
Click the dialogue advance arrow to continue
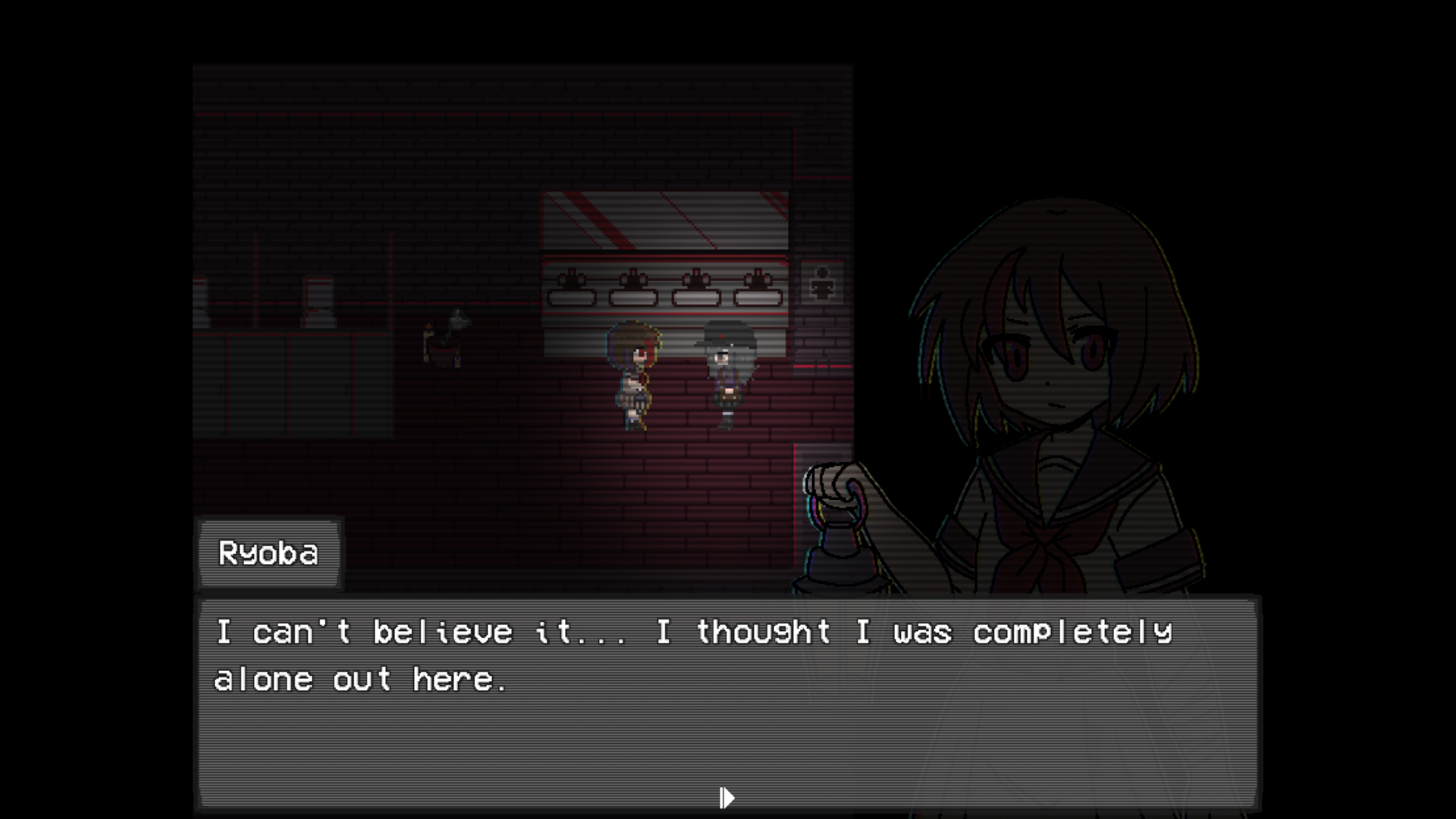coord(726,796)
